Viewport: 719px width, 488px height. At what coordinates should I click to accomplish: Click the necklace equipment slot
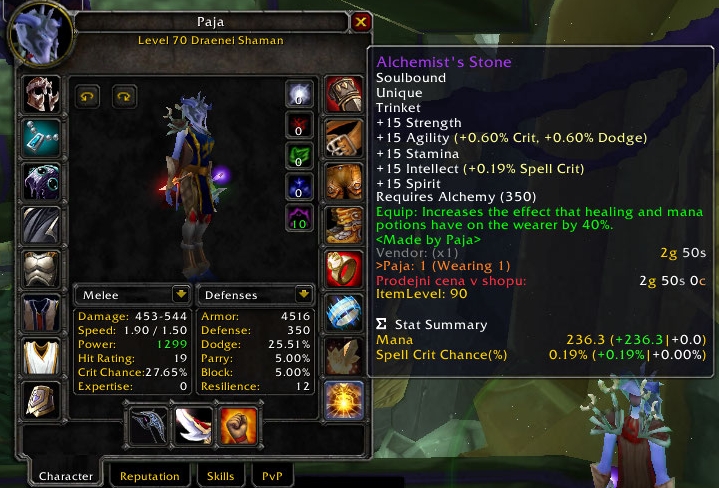42,138
